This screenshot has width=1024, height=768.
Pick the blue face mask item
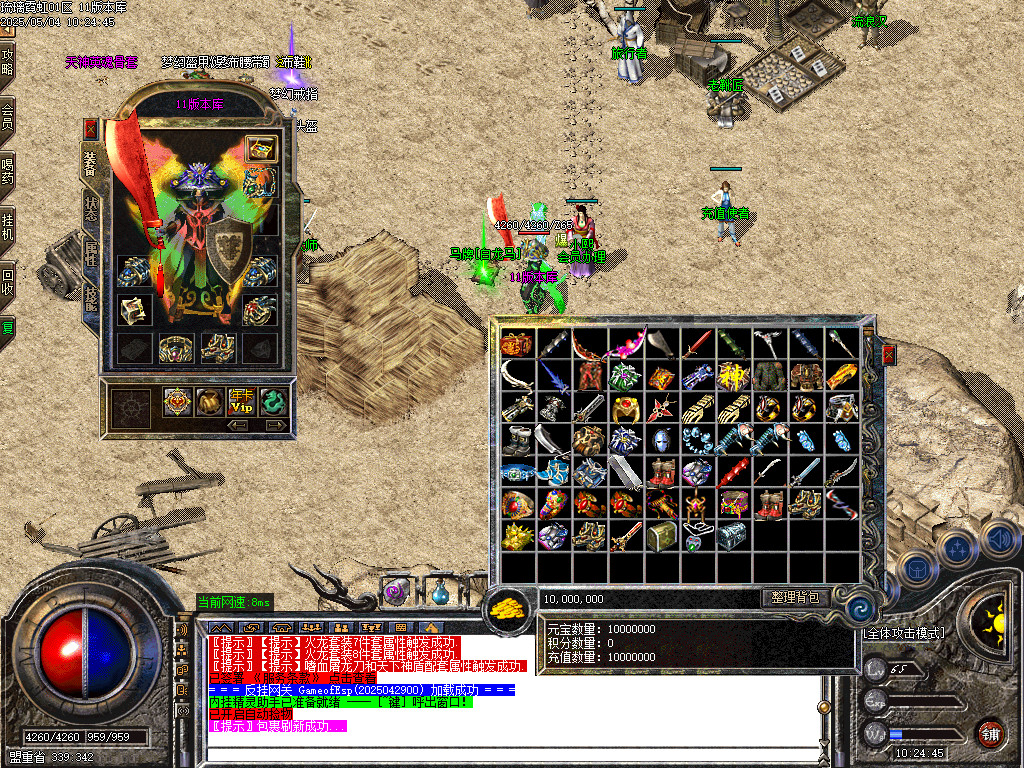pyautogui.click(x=661, y=439)
